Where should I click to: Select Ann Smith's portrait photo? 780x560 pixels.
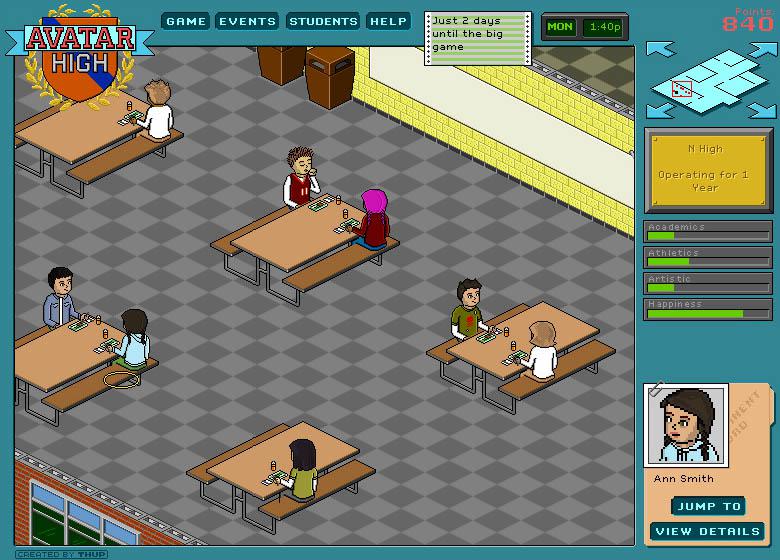coord(686,425)
